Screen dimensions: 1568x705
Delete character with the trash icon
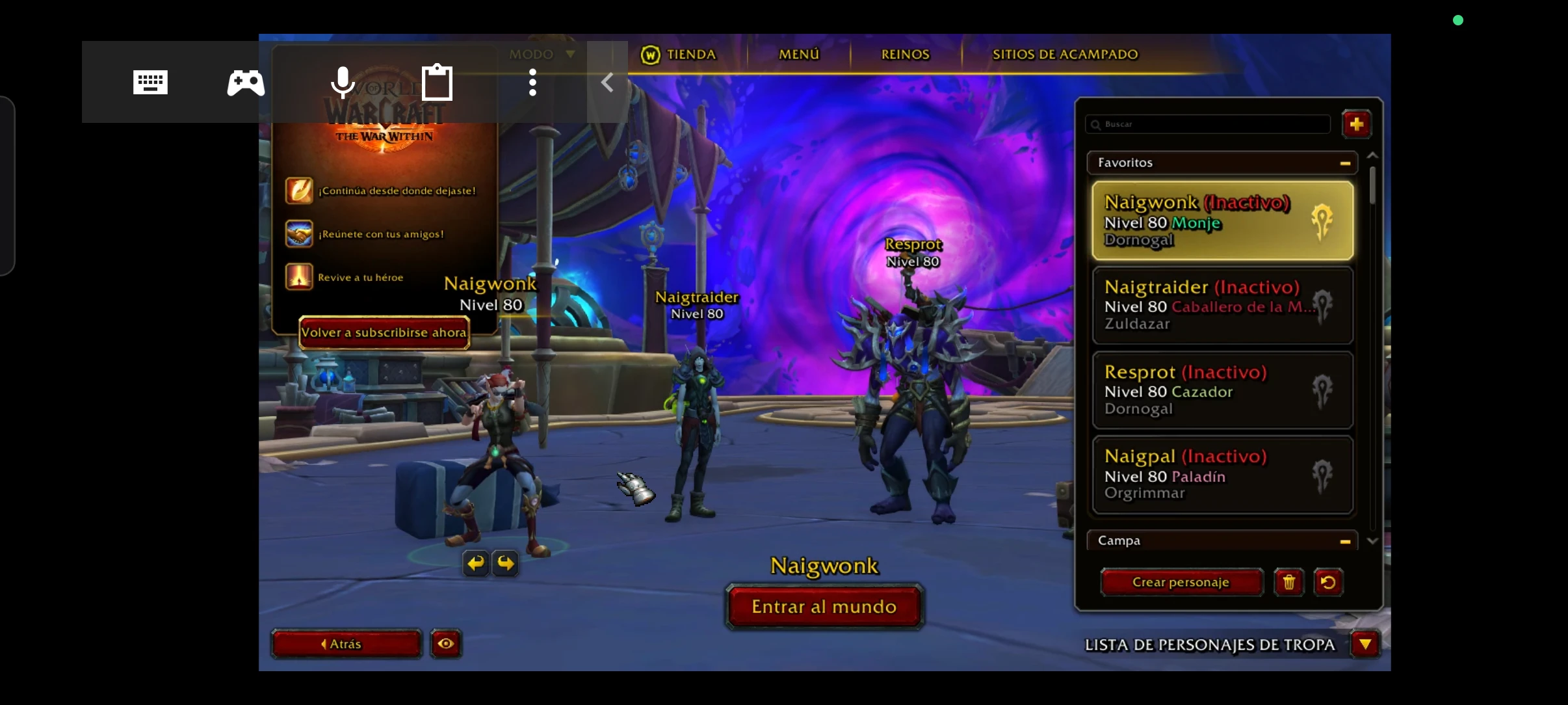tap(1288, 582)
